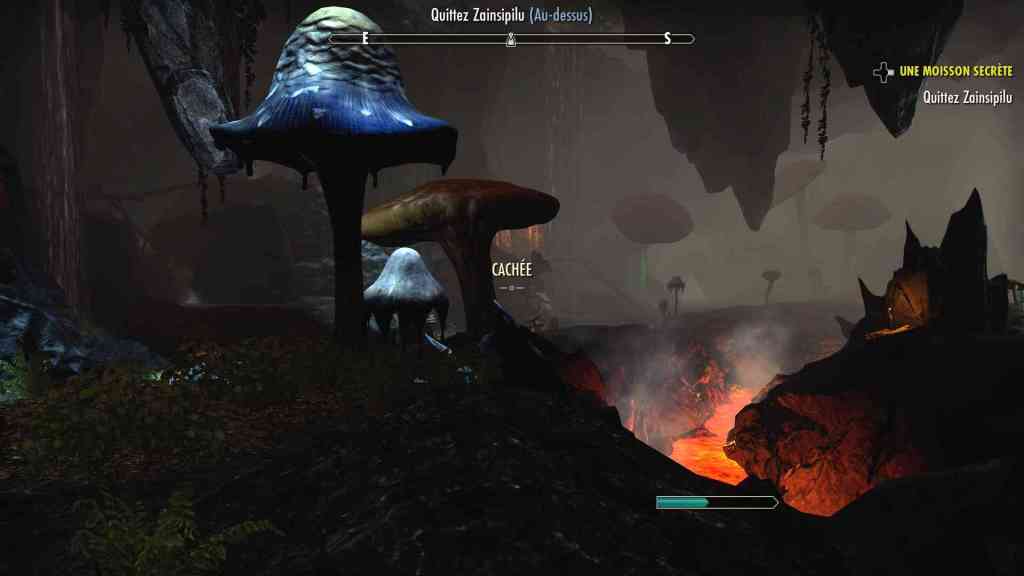Viewport: 1024px width, 576px height.
Task: Click the "Quittez Zainsipilu" objective under the quest title
Action: point(967,98)
